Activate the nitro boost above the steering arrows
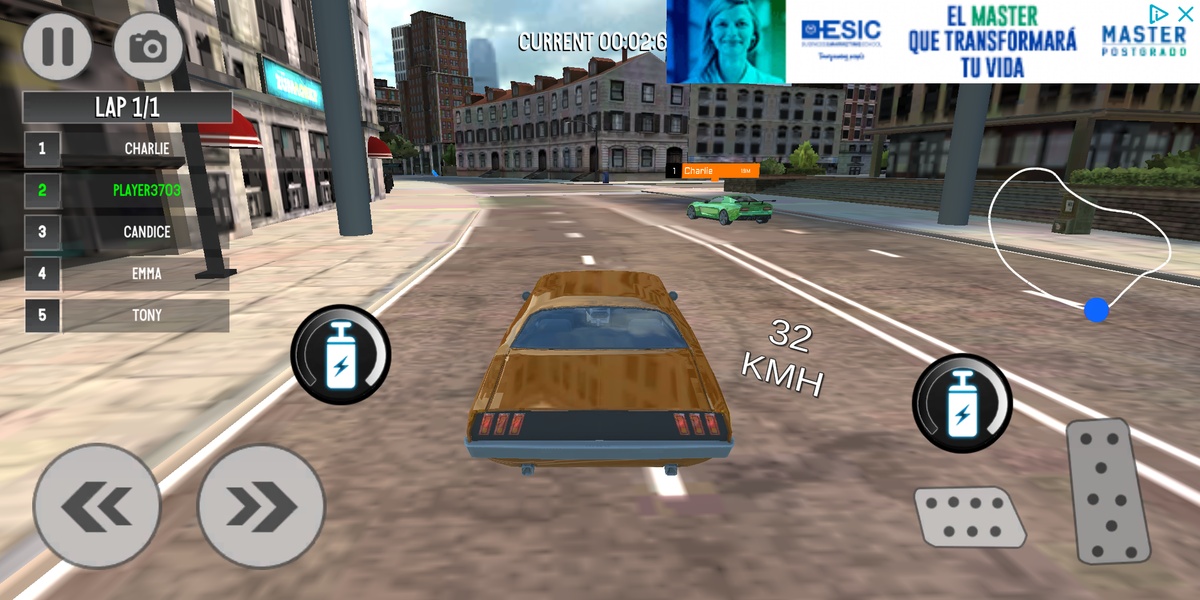 (x=341, y=355)
